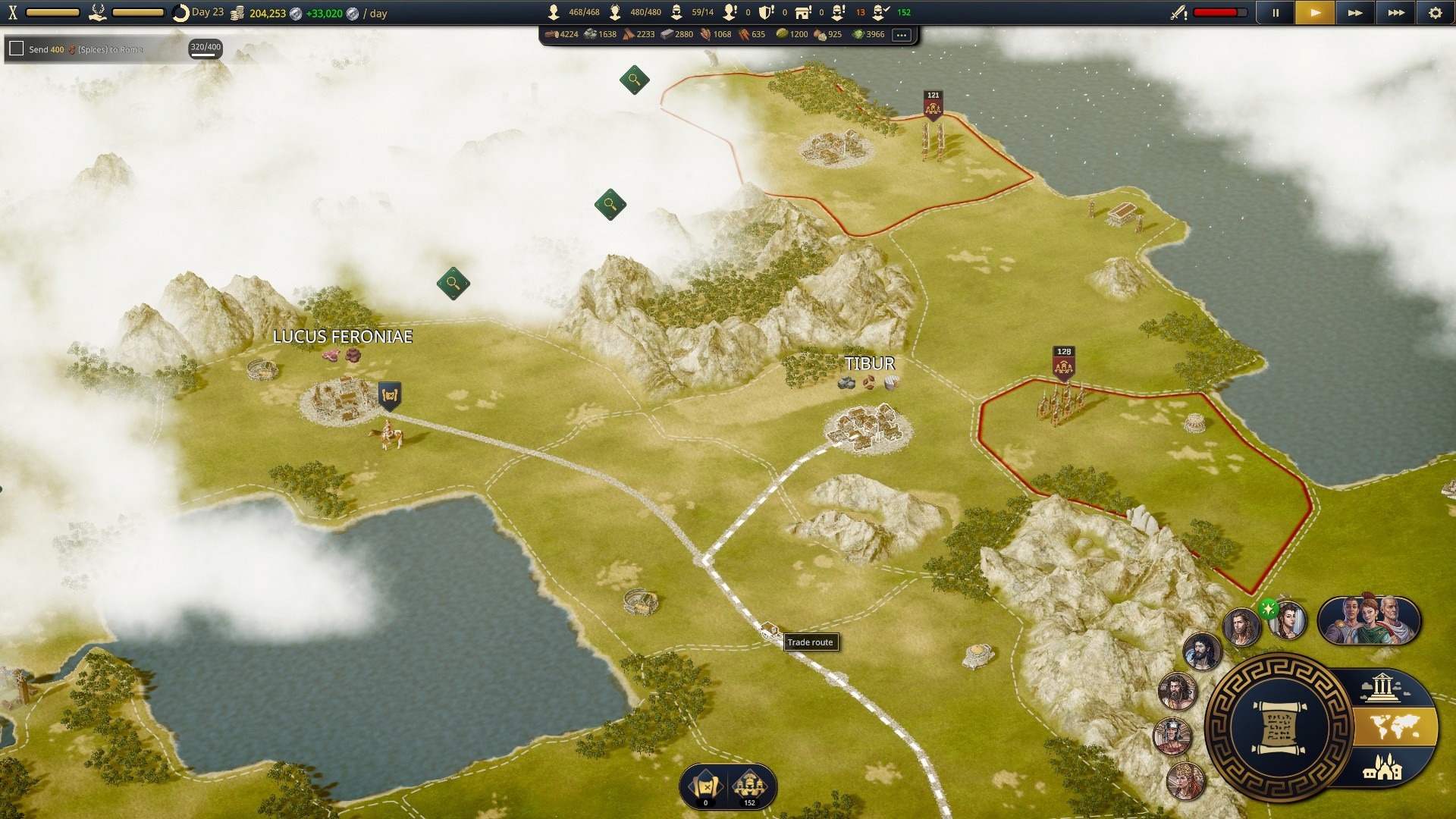Open the bottom army banner button showing 0
This screenshot has height=819, width=1456.
pos(705,786)
